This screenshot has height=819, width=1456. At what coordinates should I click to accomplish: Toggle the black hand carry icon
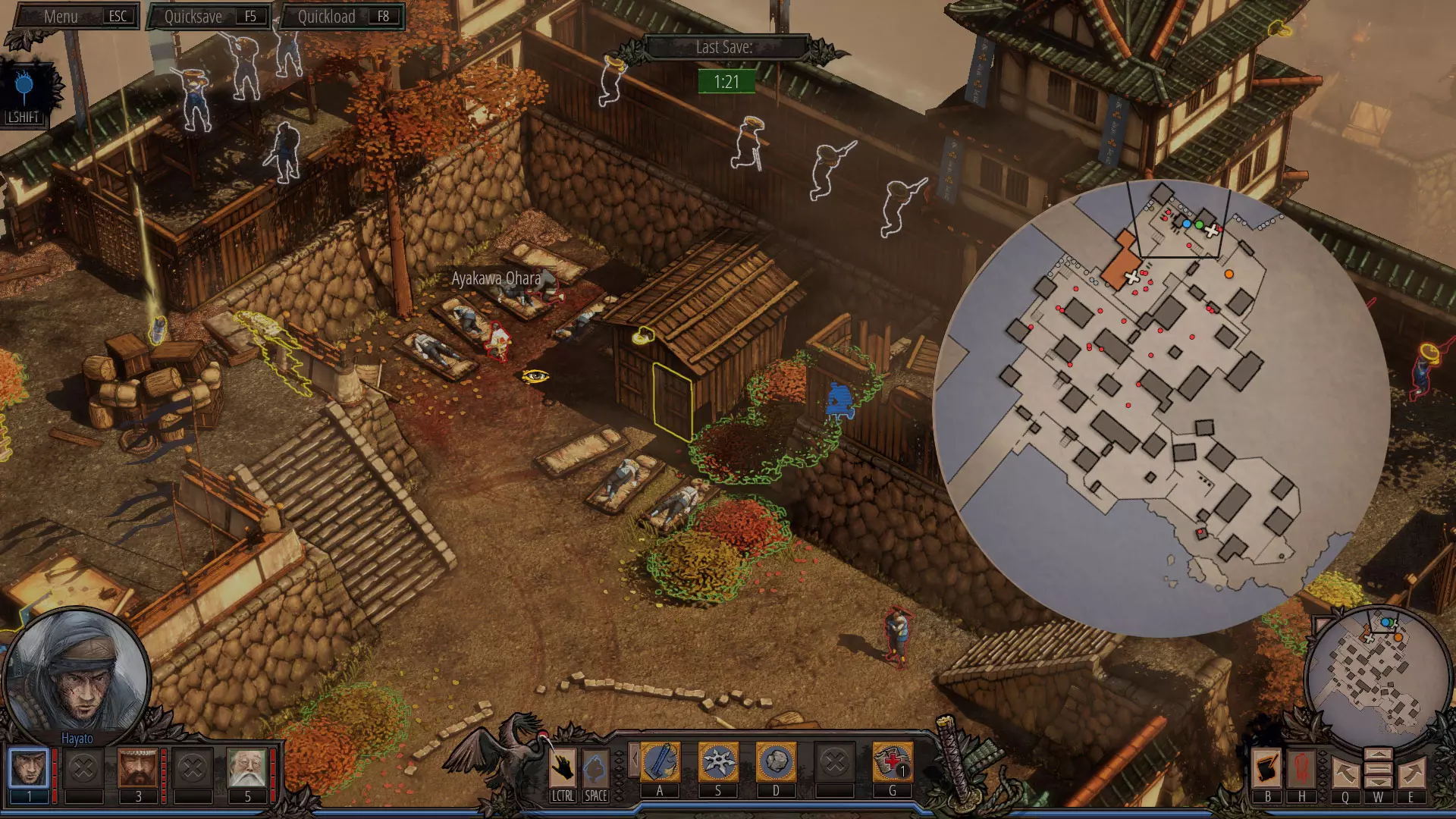click(563, 768)
